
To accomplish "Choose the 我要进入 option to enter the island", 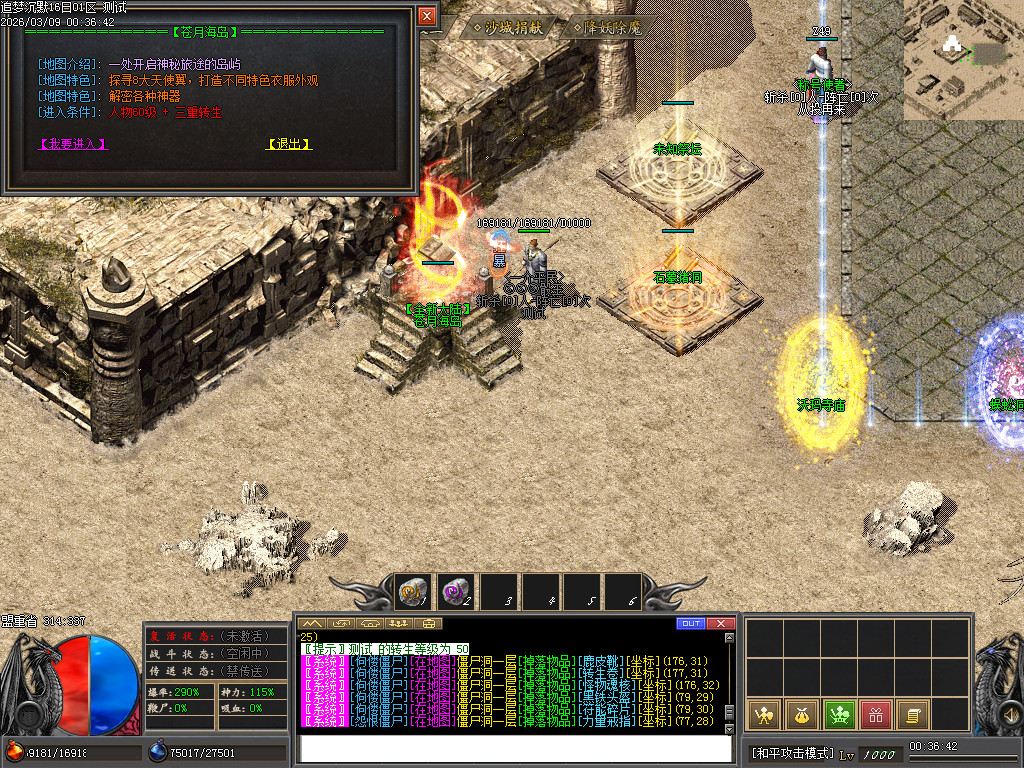I will coord(72,144).
